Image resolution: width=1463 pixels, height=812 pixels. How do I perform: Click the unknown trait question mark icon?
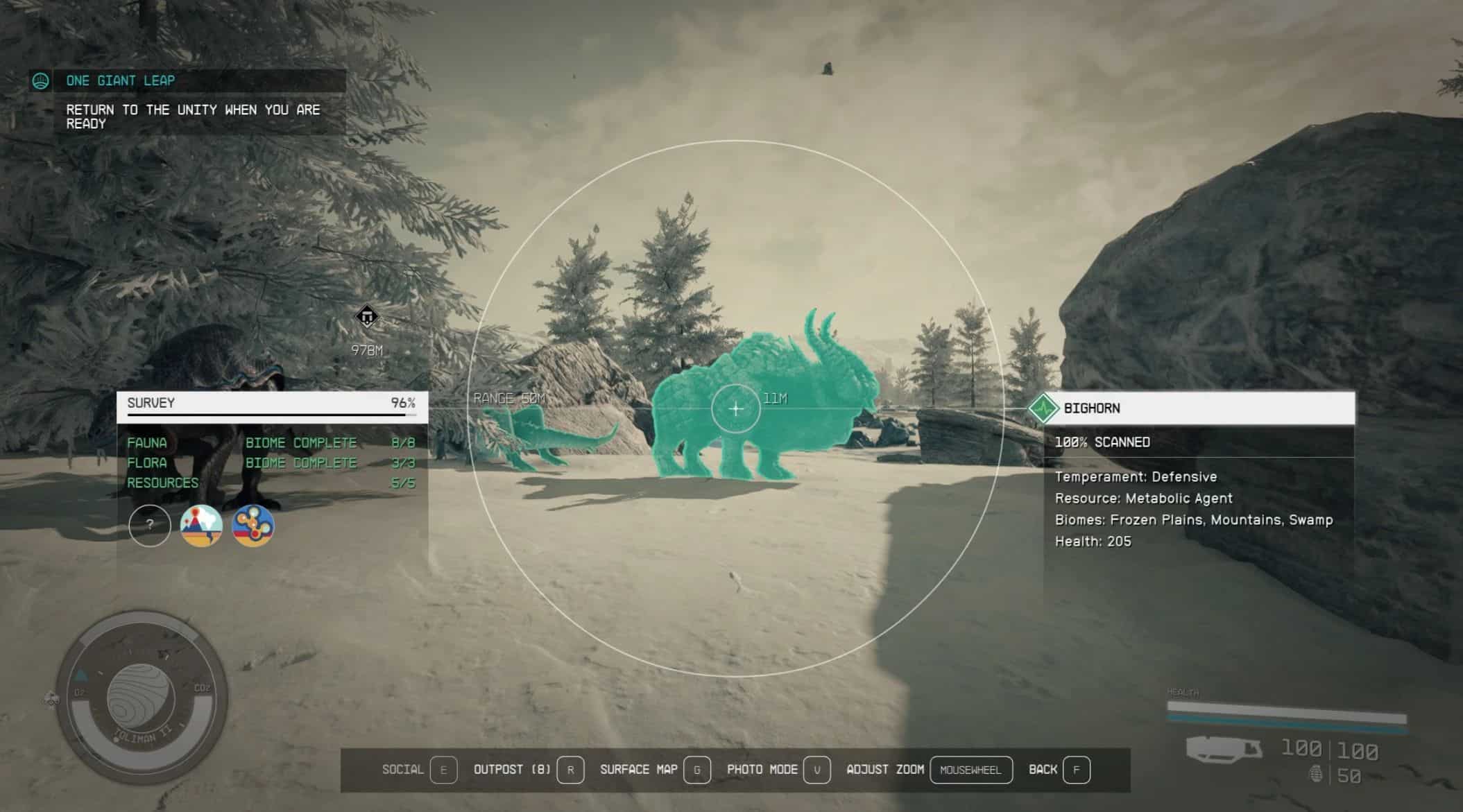coord(150,525)
